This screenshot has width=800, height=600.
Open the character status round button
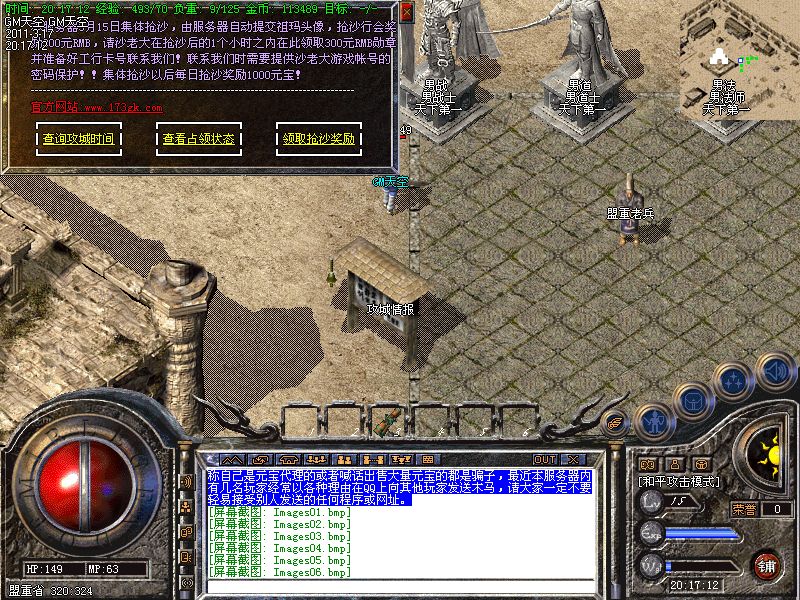click(654, 420)
